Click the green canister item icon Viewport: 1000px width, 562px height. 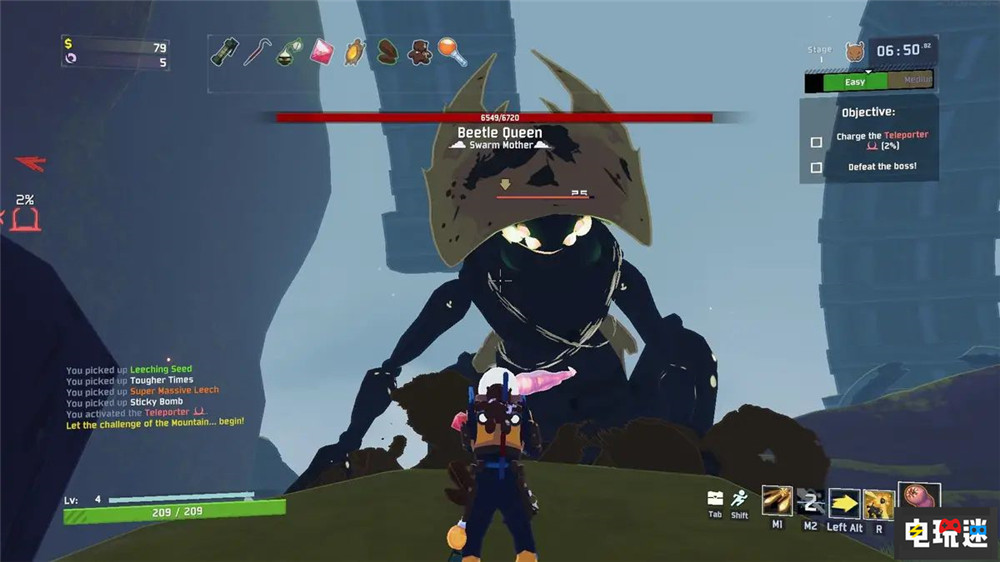(x=224, y=52)
